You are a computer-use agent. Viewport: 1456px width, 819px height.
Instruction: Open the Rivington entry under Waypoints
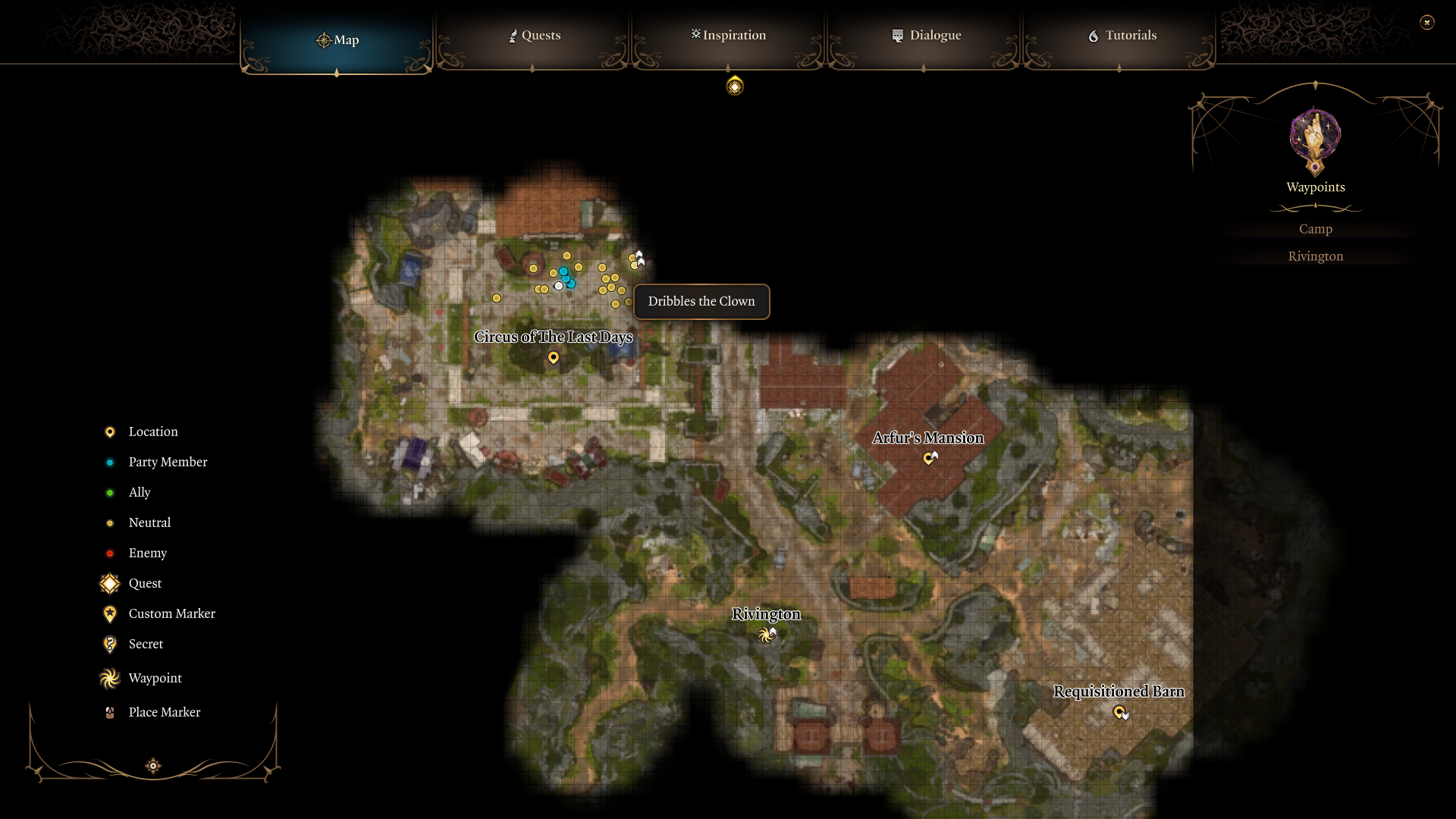click(x=1315, y=256)
